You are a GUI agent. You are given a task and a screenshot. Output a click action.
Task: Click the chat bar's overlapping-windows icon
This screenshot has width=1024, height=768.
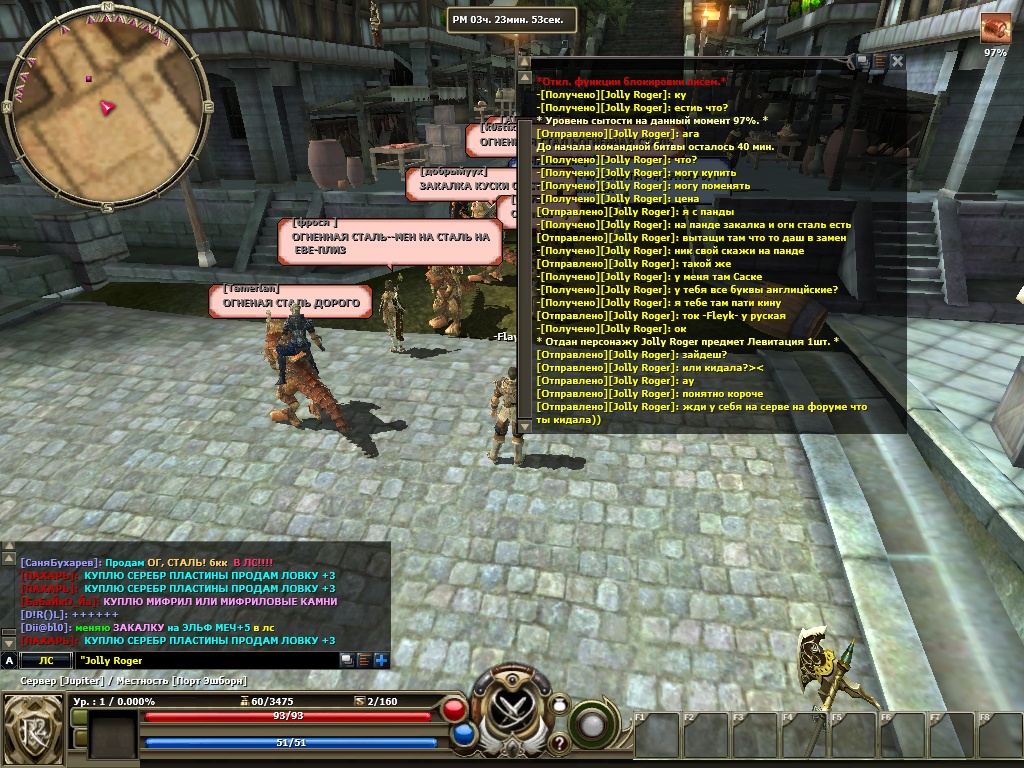coord(347,660)
